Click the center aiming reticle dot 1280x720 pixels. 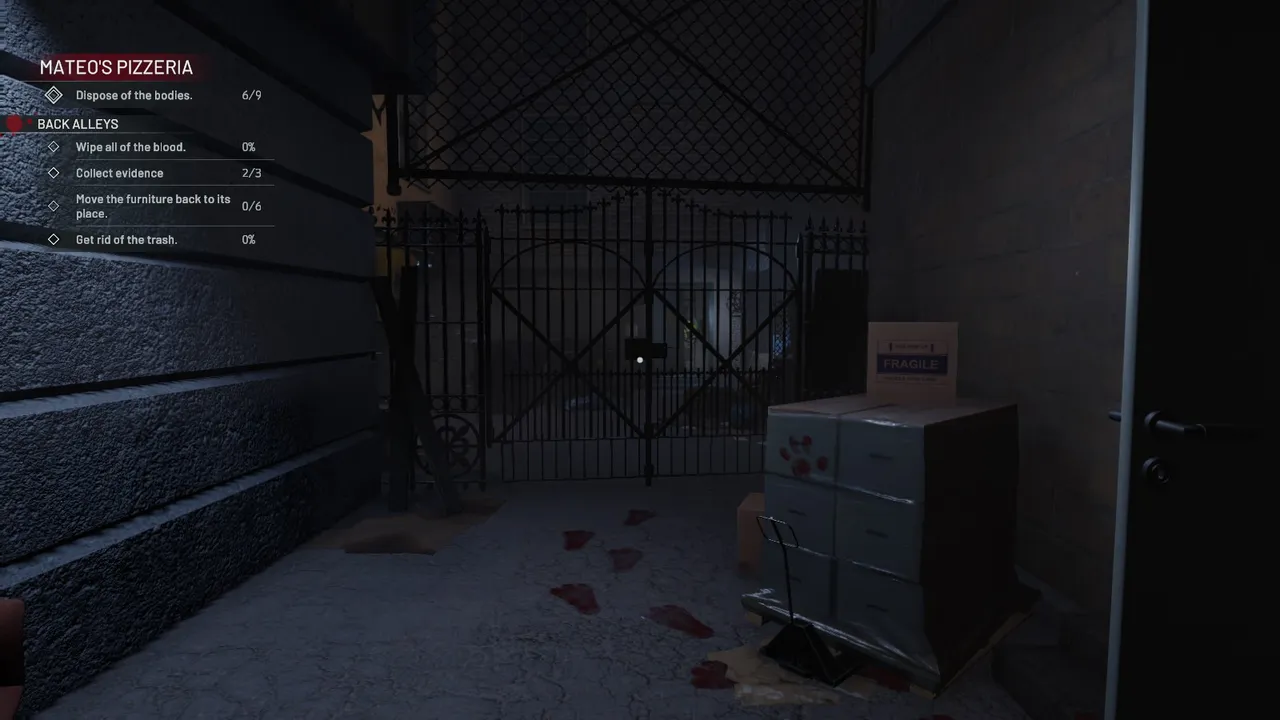pyautogui.click(x=640, y=360)
